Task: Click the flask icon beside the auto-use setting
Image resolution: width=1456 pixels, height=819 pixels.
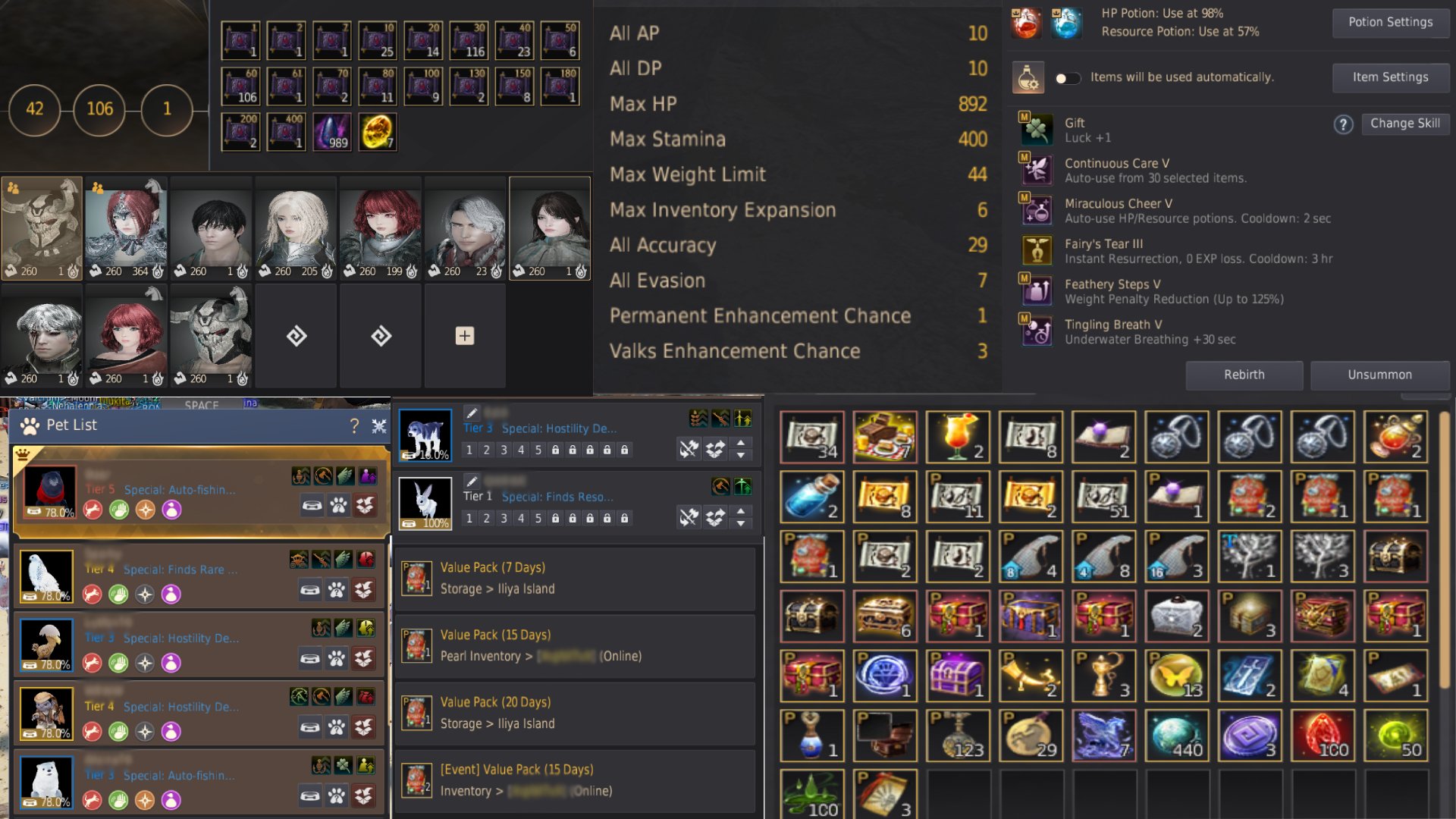Action: coord(1027,77)
